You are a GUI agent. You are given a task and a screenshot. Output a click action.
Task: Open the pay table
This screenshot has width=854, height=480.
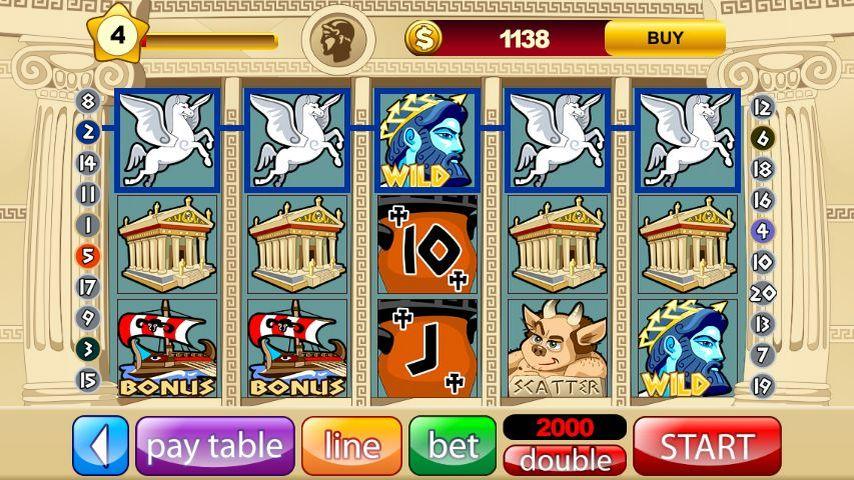click(215, 445)
